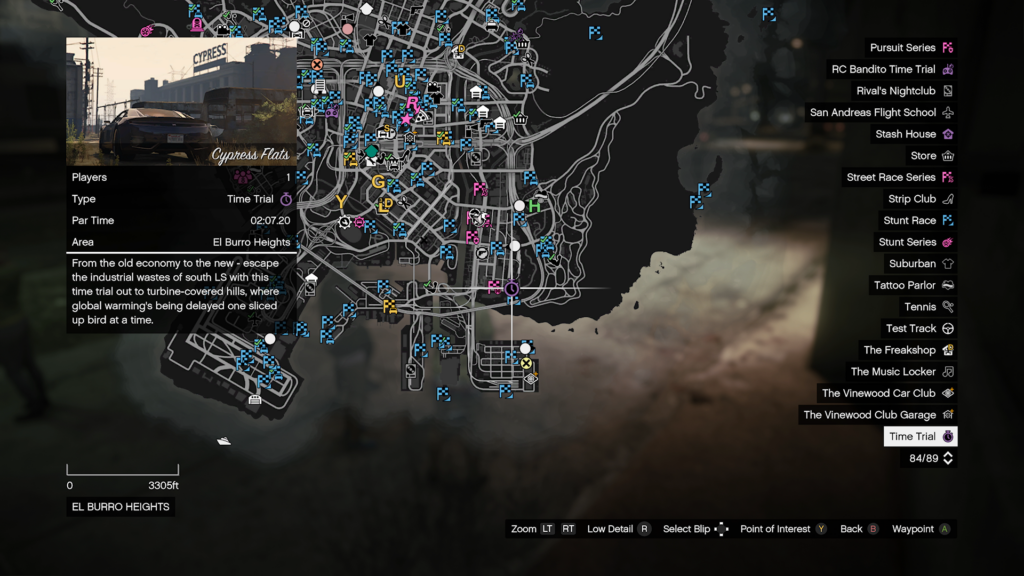
Task: Pick The Music Locker legend entry
Action: (893, 372)
